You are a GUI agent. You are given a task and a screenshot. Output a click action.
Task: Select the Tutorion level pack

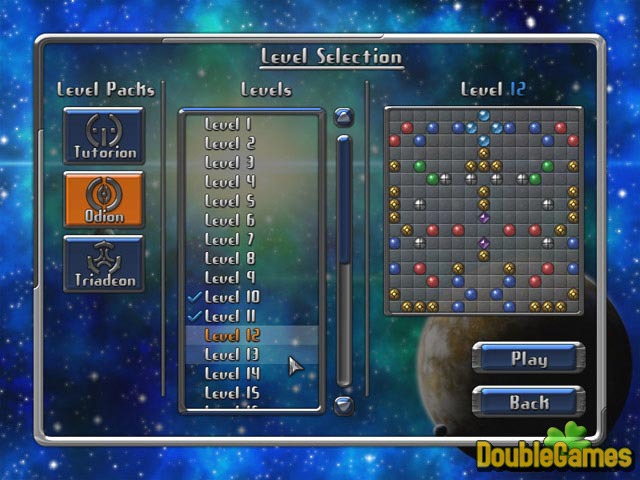104,136
